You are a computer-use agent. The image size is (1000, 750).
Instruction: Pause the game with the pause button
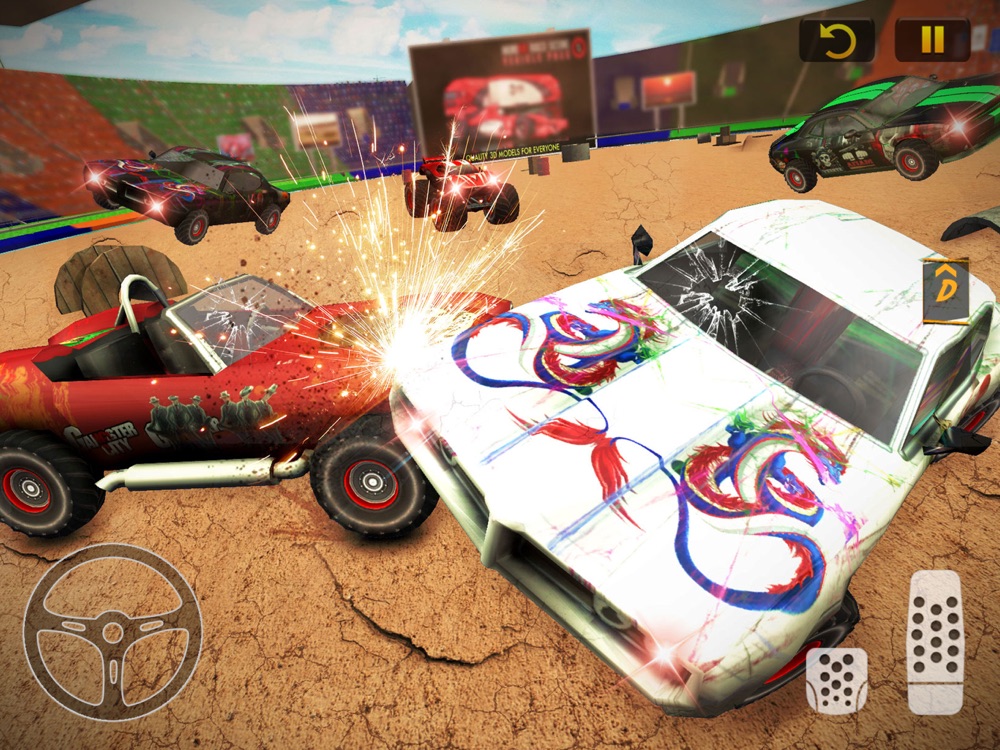coord(932,40)
